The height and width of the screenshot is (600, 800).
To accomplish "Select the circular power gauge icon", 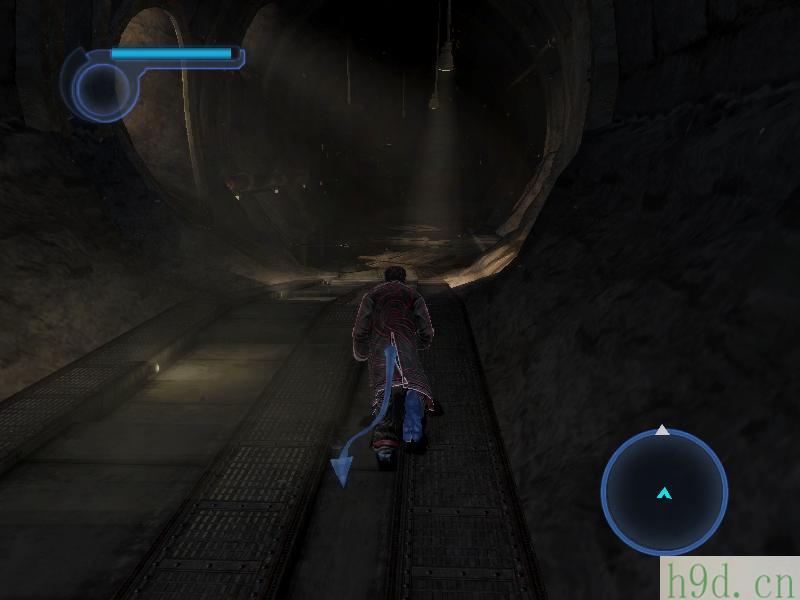I will [100, 89].
